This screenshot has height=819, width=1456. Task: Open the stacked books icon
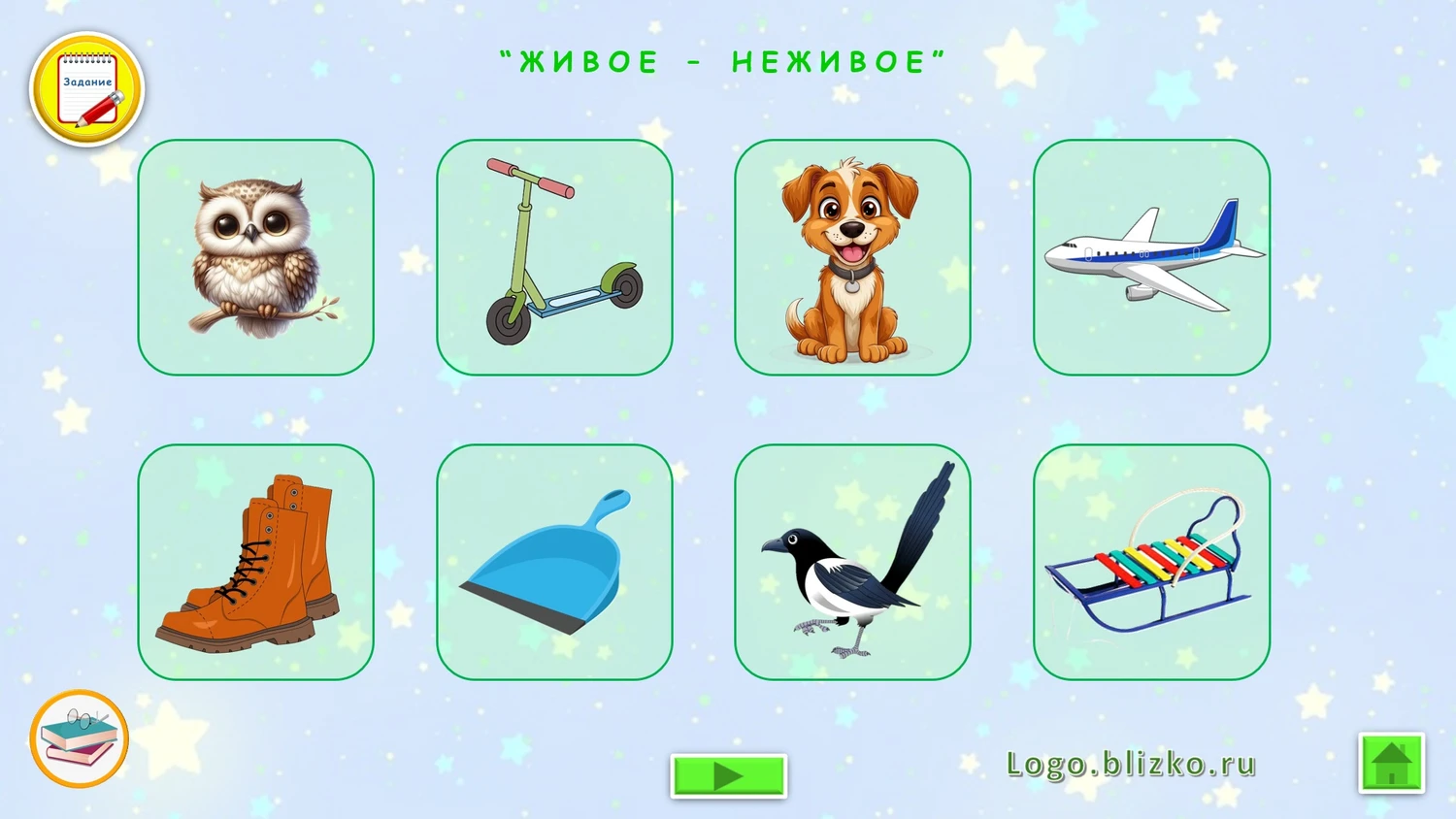tap(80, 738)
